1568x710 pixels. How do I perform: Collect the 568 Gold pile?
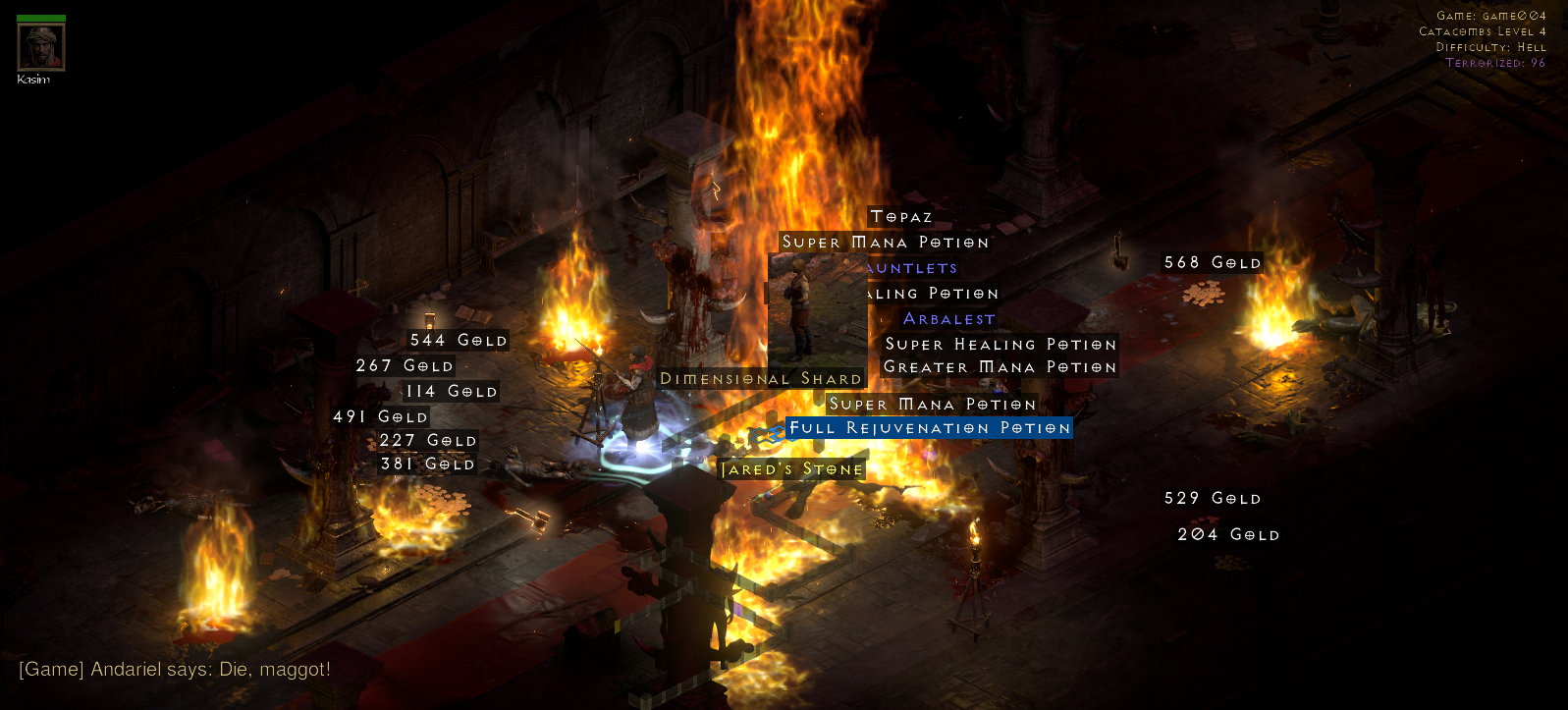tap(1212, 262)
